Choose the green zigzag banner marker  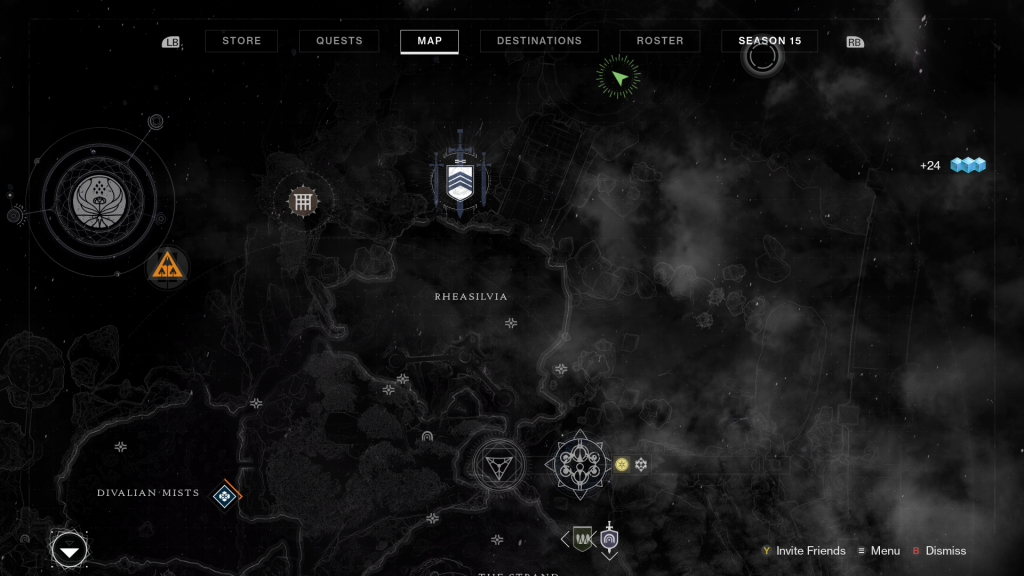582,540
